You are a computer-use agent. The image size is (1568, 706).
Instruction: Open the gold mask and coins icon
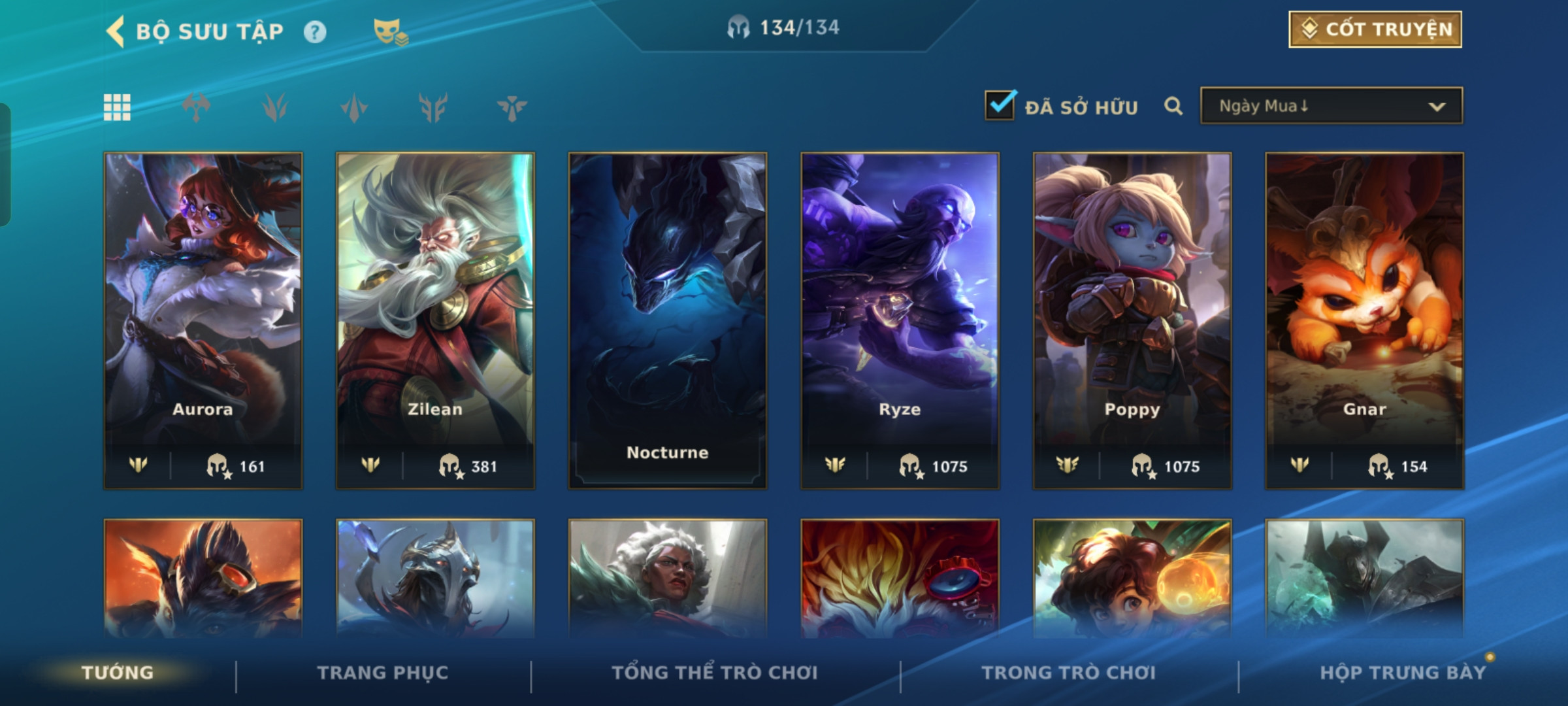390,31
